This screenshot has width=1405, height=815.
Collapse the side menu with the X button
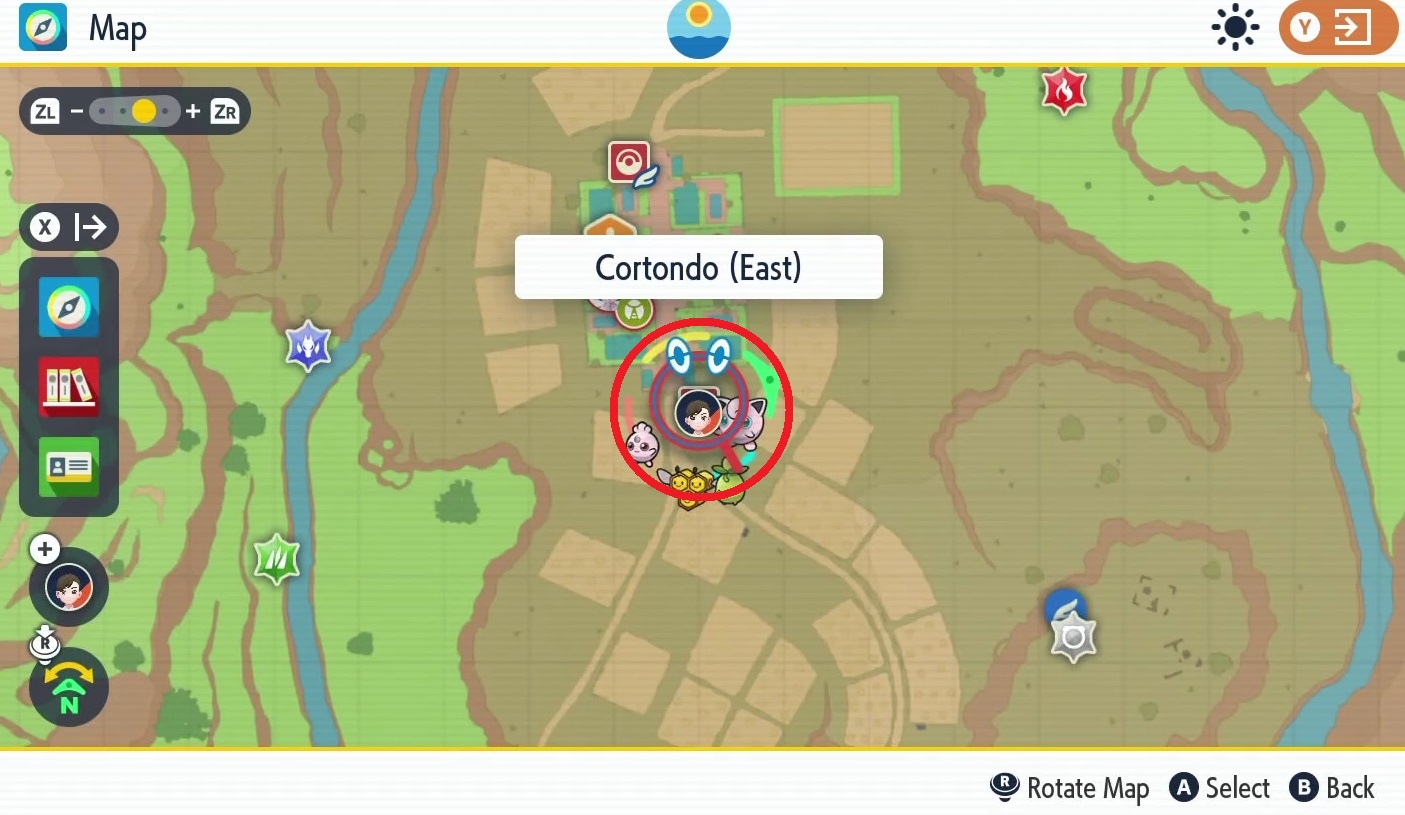[x=44, y=227]
